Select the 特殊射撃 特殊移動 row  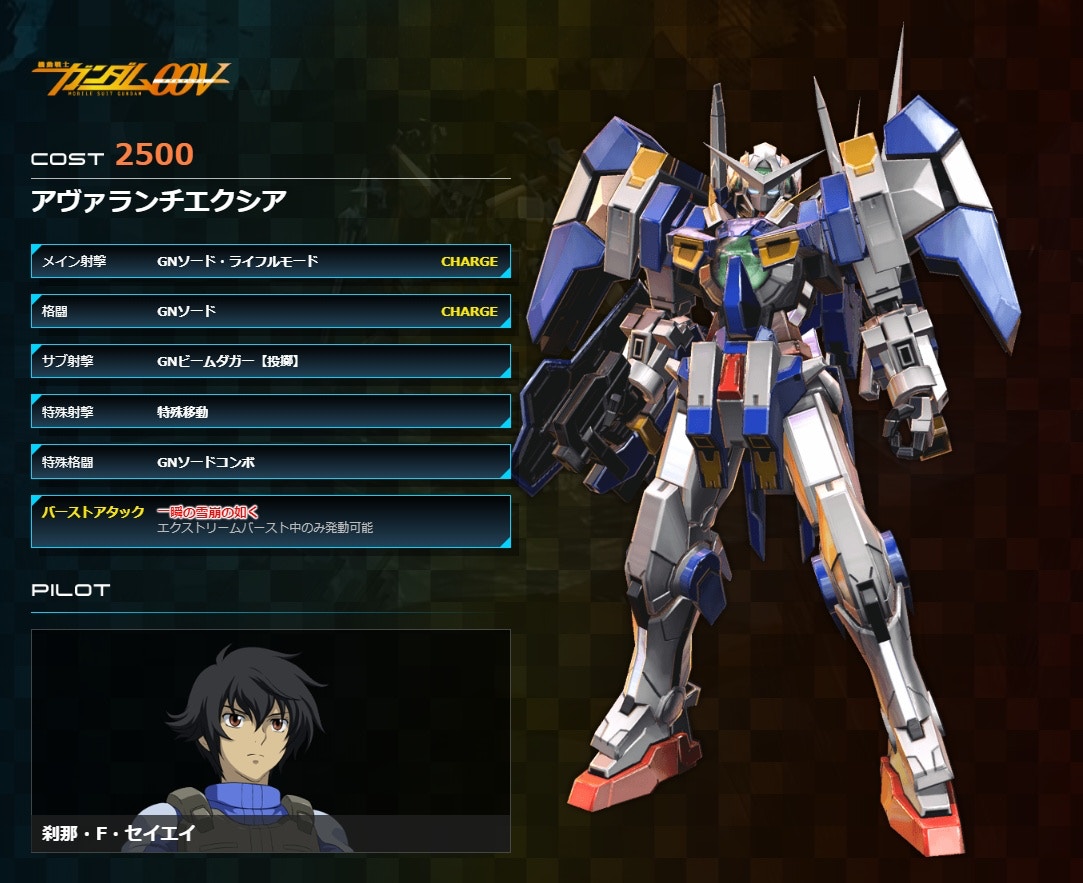pyautogui.click(x=270, y=411)
